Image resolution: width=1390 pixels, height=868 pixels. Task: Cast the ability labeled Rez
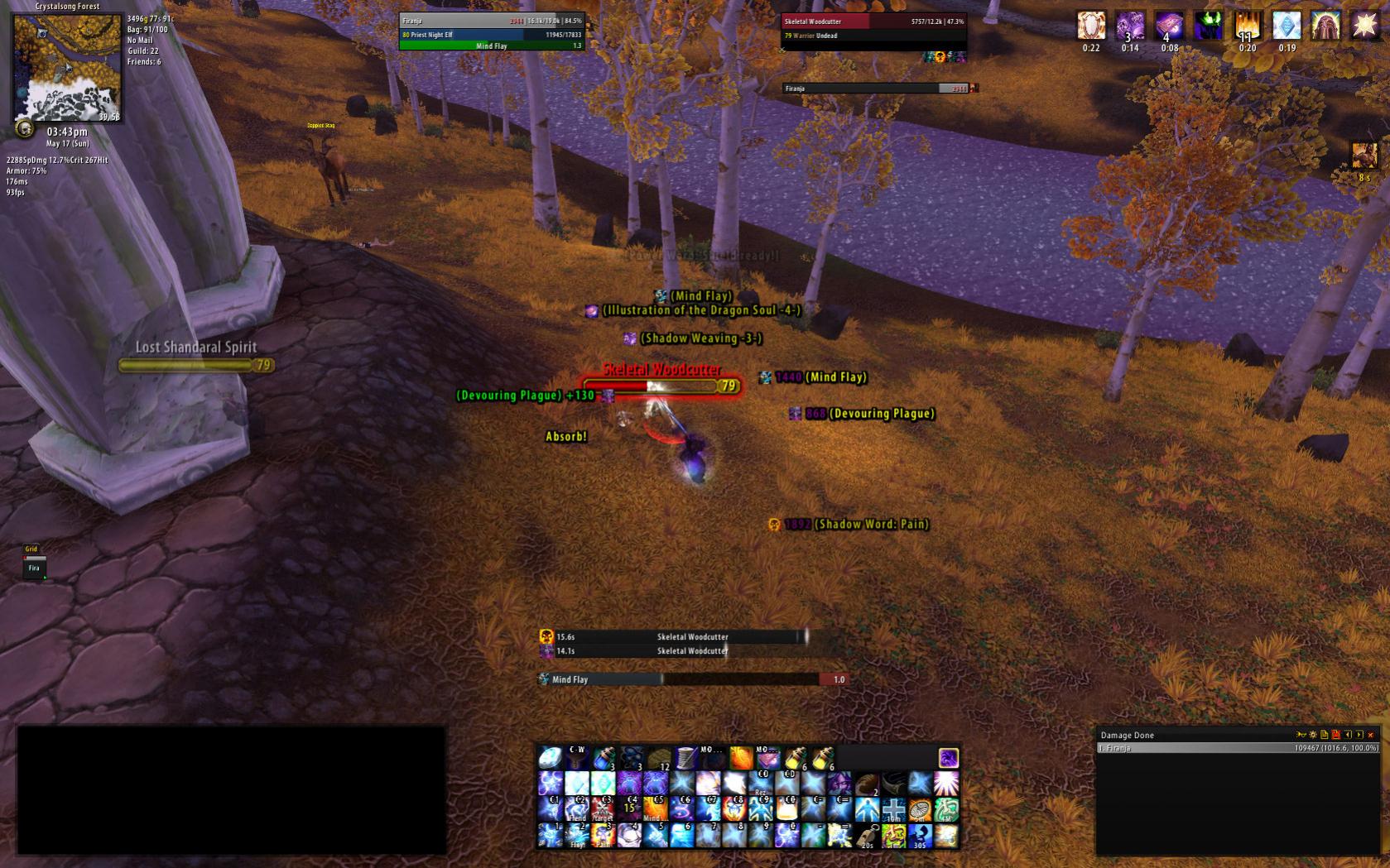pos(762,784)
